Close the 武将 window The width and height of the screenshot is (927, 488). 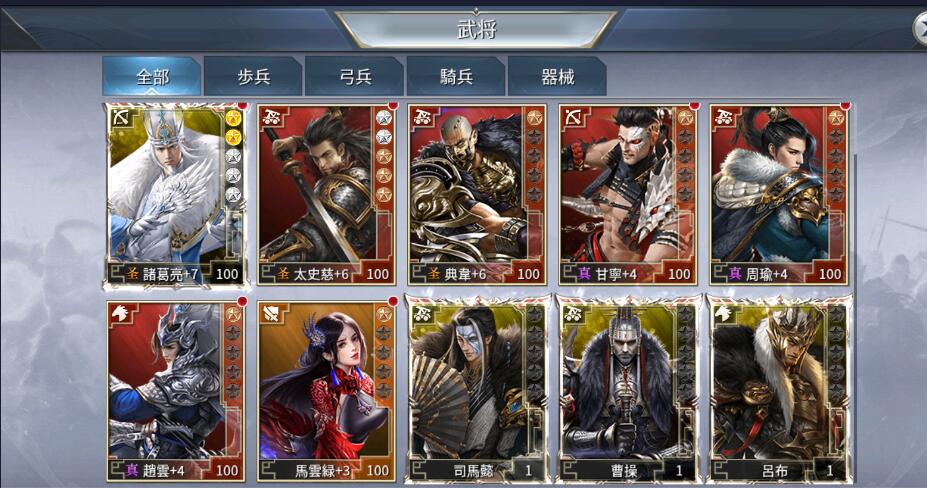920,30
